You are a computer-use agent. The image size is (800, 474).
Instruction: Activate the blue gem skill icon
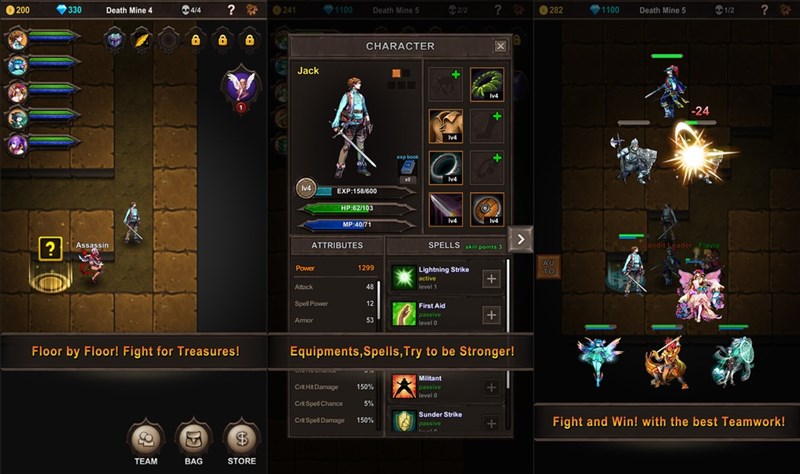point(115,40)
